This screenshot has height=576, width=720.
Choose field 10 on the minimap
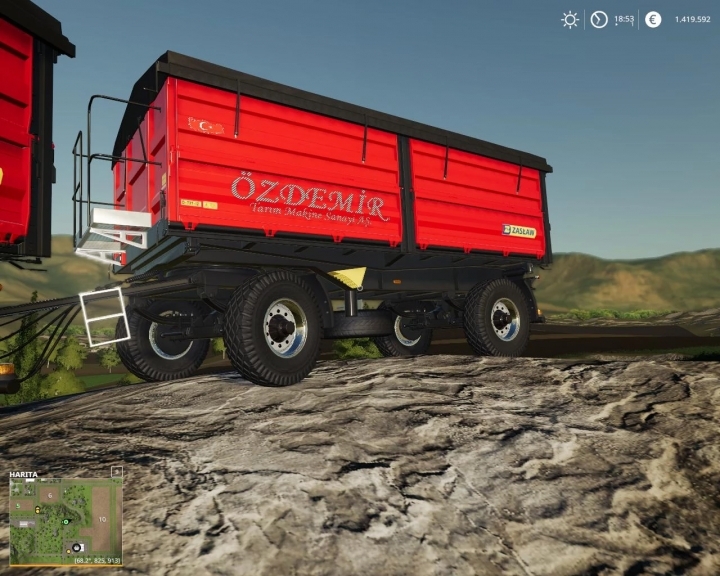tap(102, 520)
